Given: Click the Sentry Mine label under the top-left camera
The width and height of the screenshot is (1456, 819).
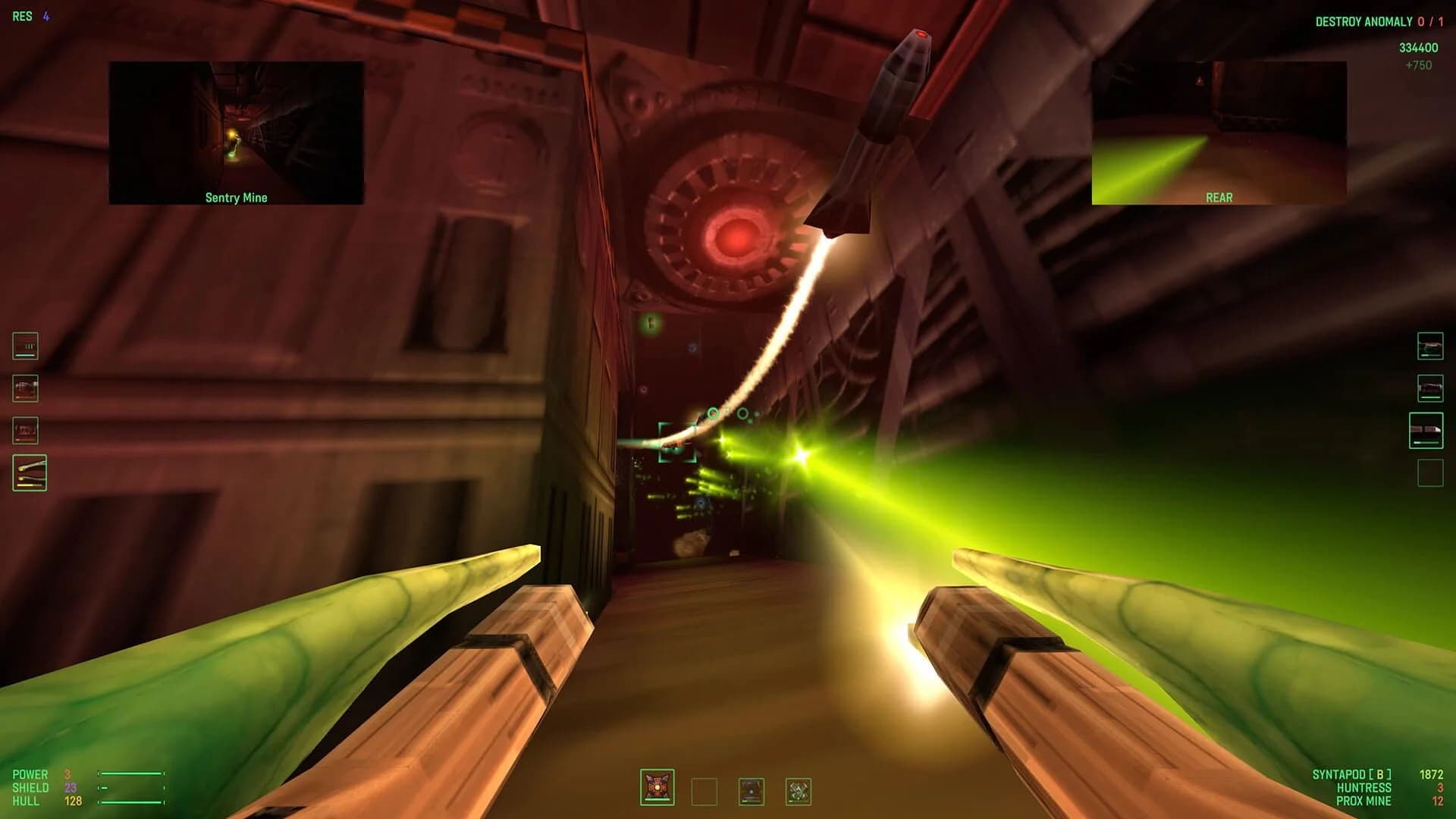Looking at the screenshot, I should [235, 197].
